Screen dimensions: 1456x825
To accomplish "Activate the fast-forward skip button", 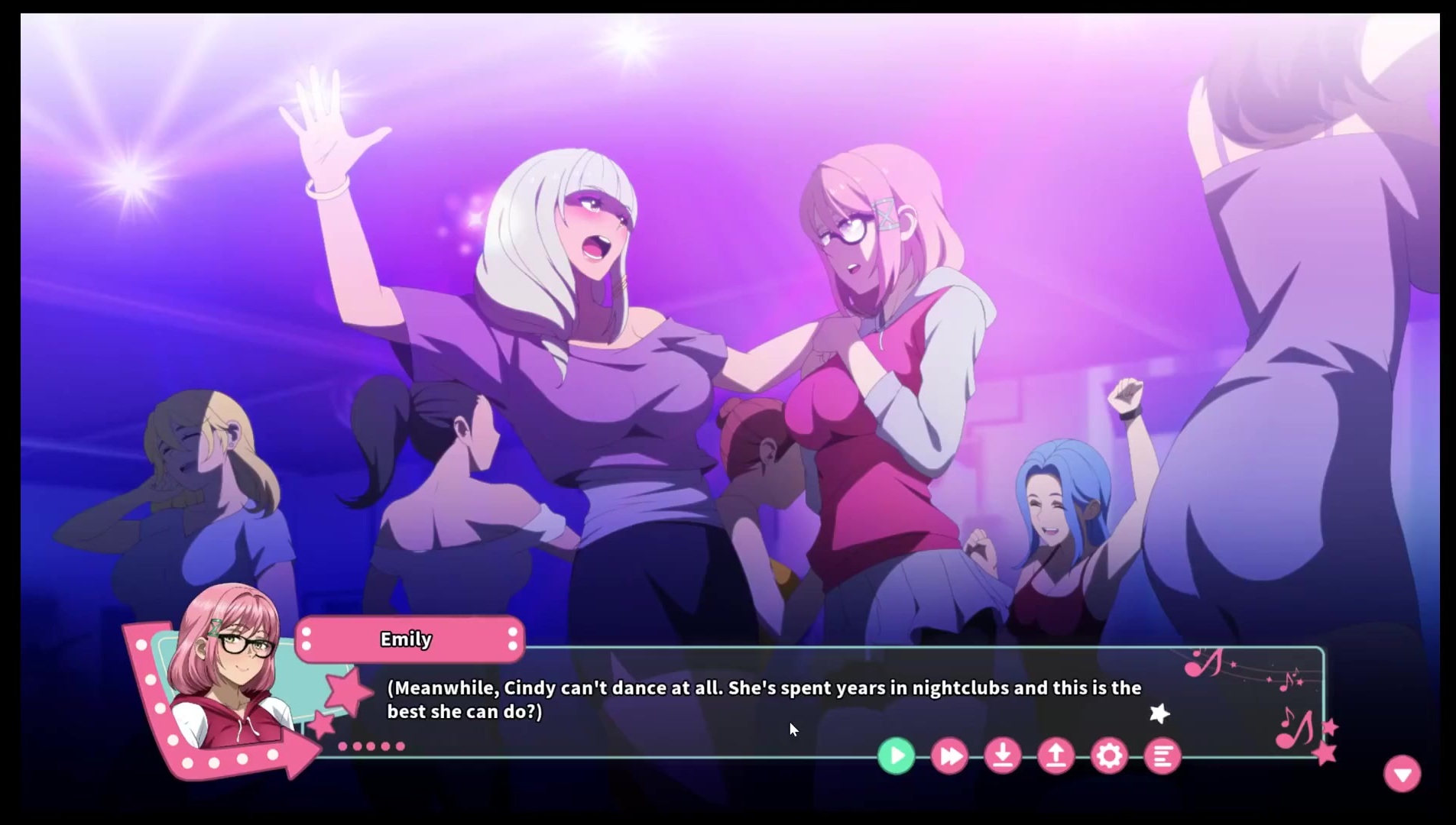I will pos(949,756).
